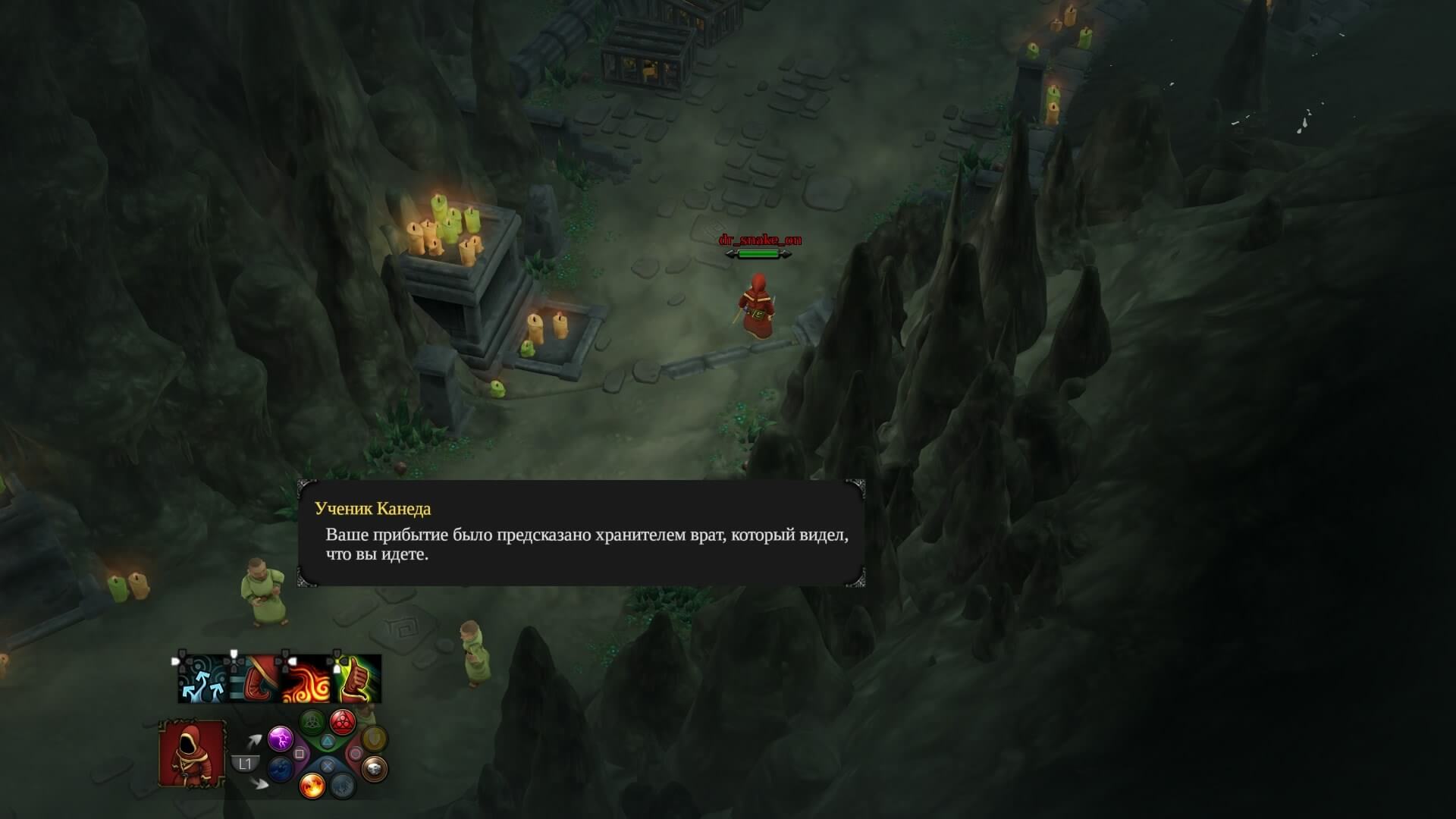This screenshot has height=819, width=1456.
Task: Activate the blue arrows magick icon
Action: point(202,679)
